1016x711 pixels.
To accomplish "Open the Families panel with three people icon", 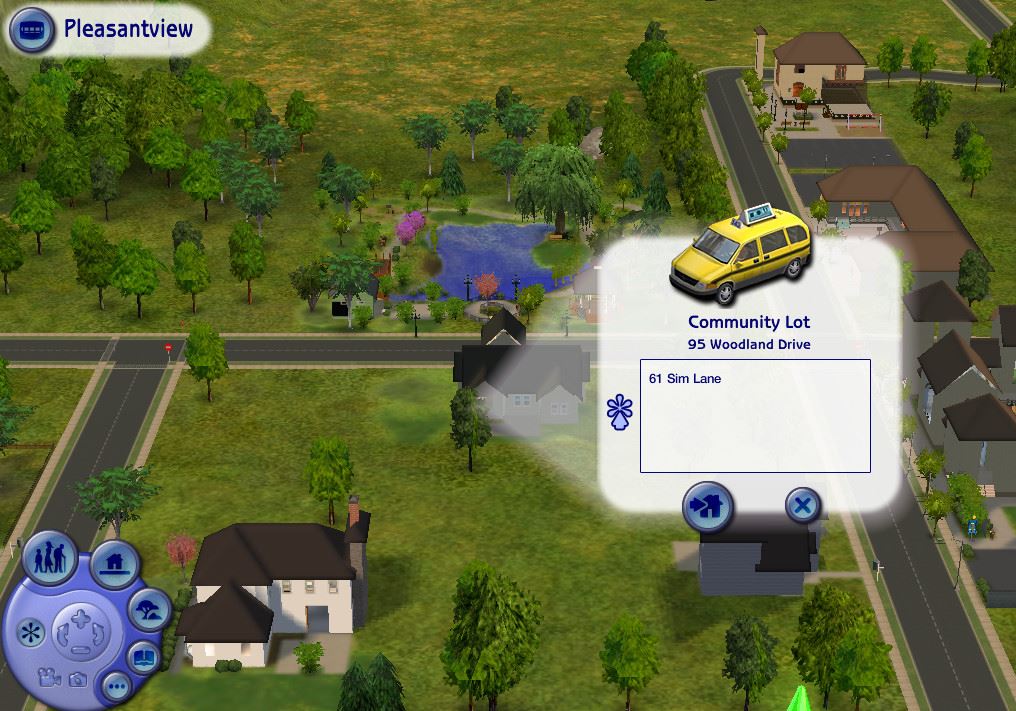I will coord(50,556).
